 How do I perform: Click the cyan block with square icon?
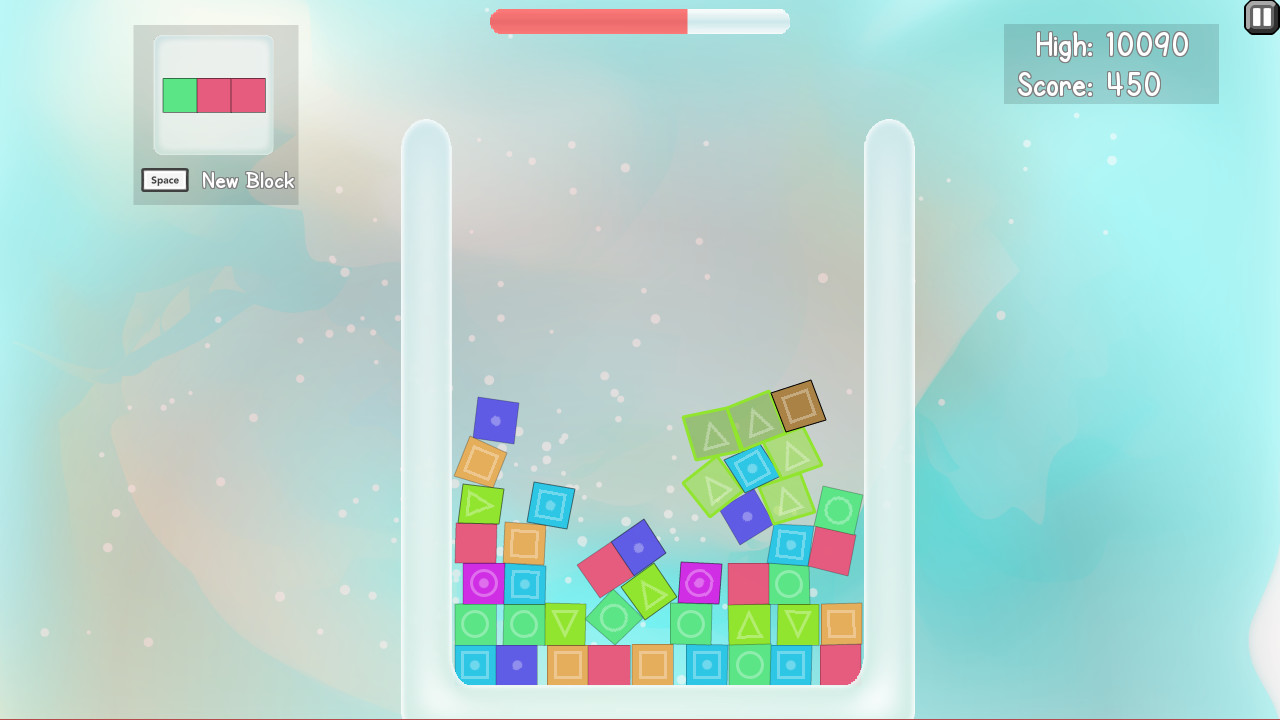[552, 507]
